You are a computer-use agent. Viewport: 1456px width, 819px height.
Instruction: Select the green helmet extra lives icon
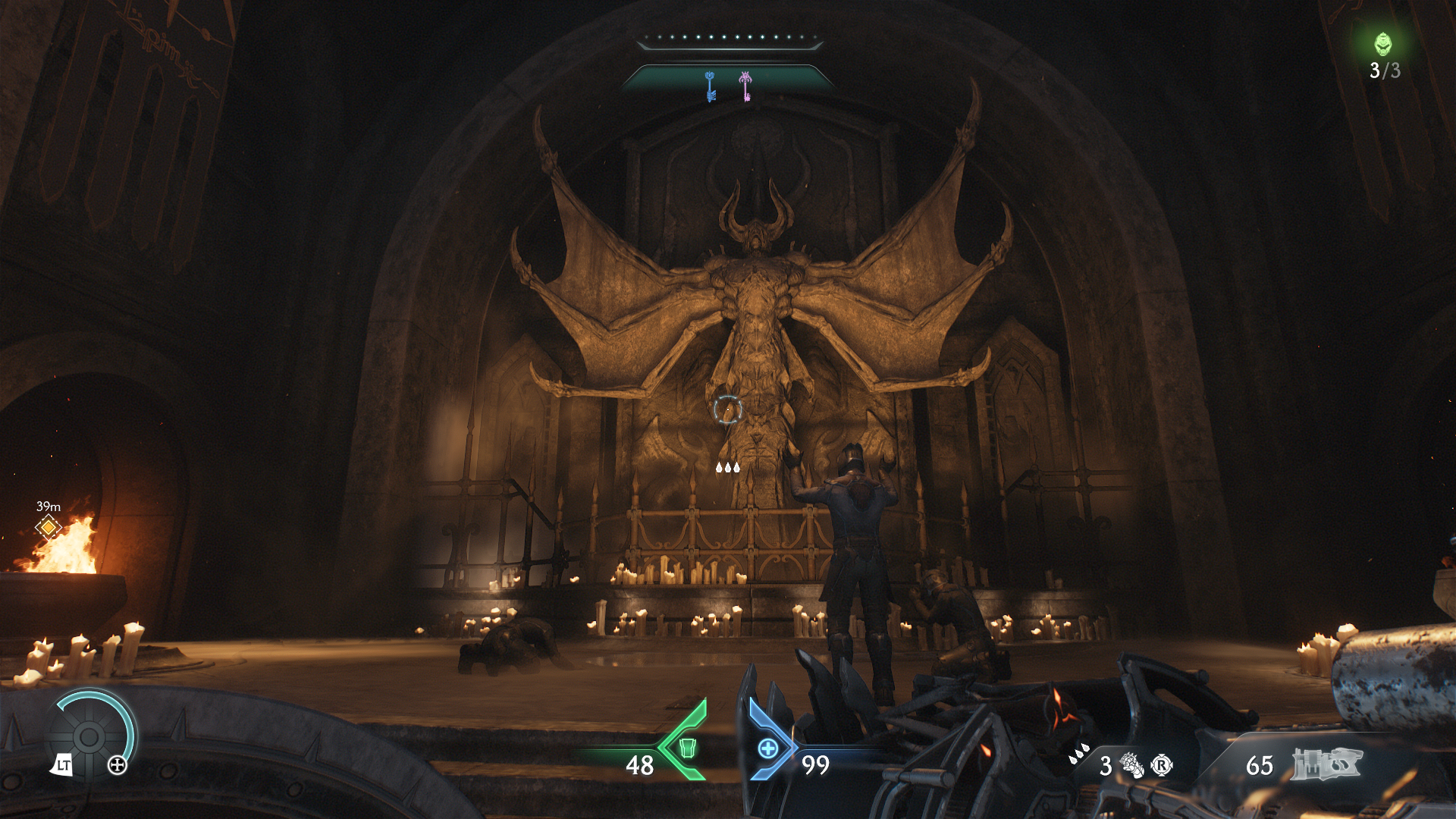coord(1383,44)
